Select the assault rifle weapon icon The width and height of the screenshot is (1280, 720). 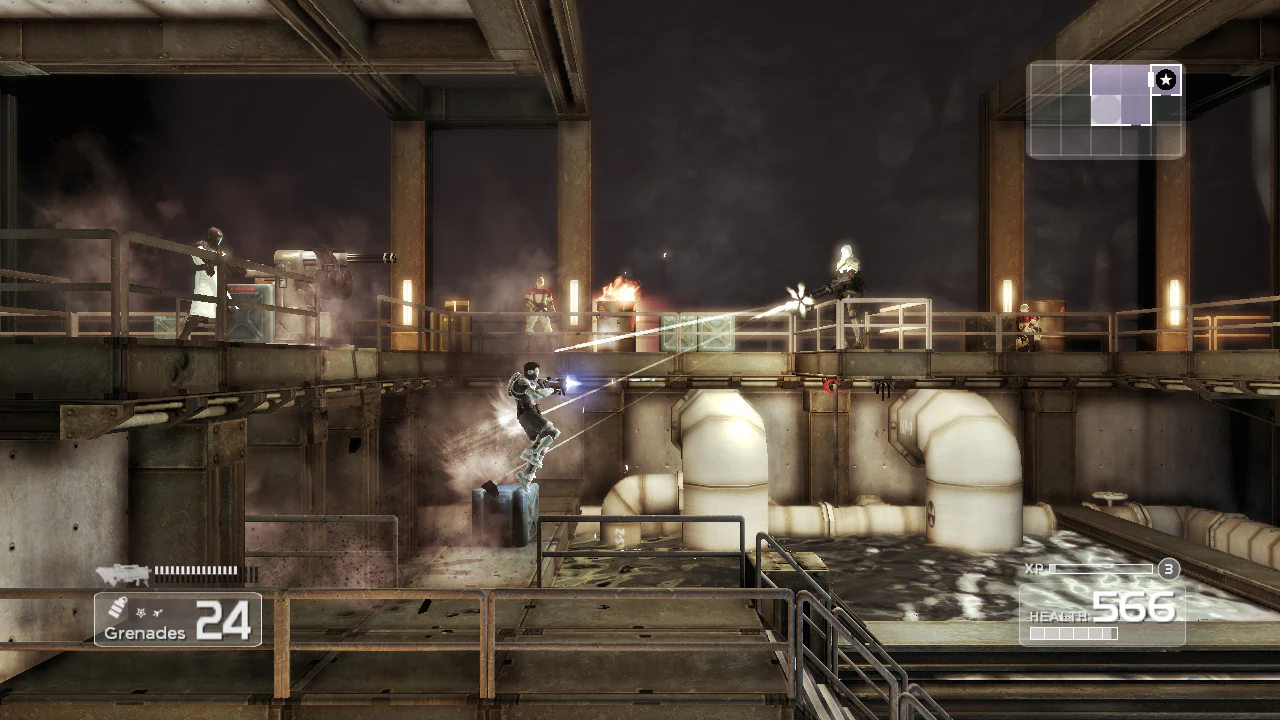(122, 573)
